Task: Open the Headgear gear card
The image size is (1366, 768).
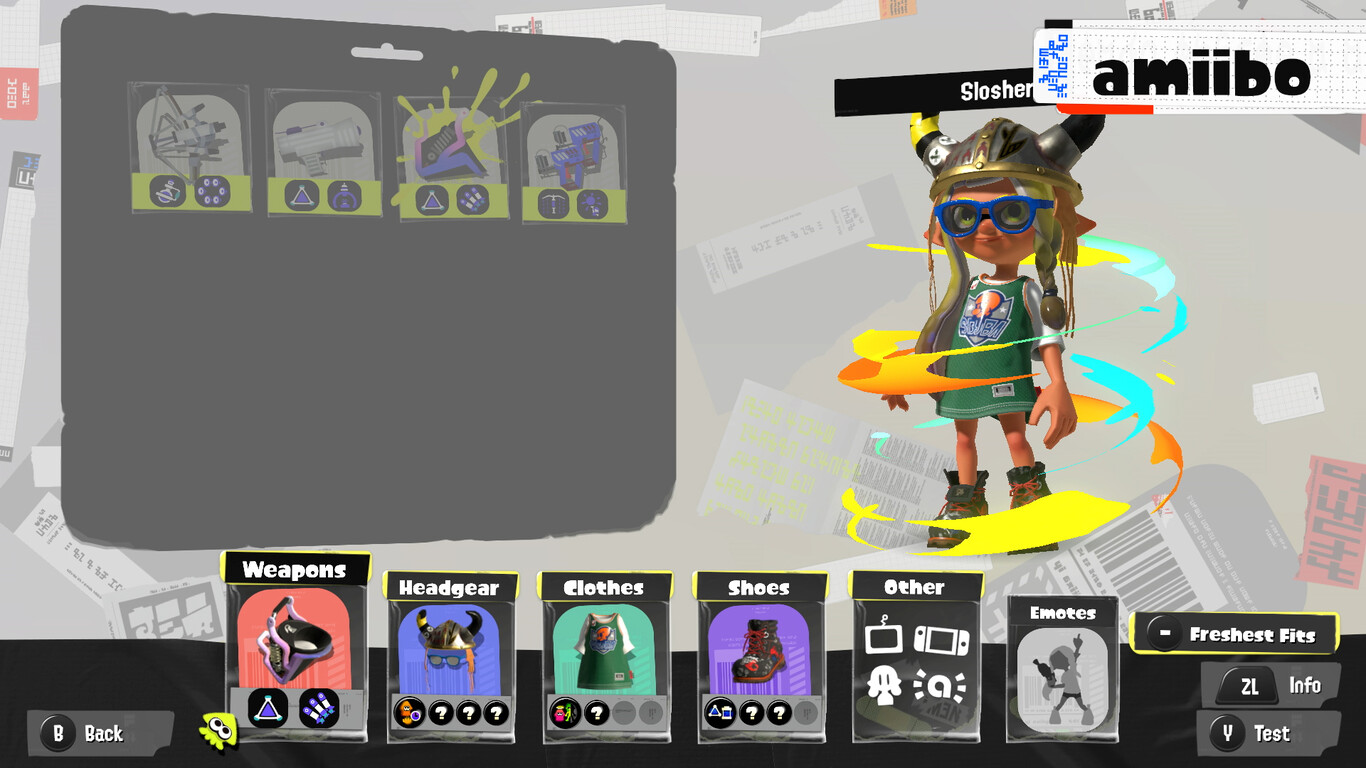Action: coord(450,655)
